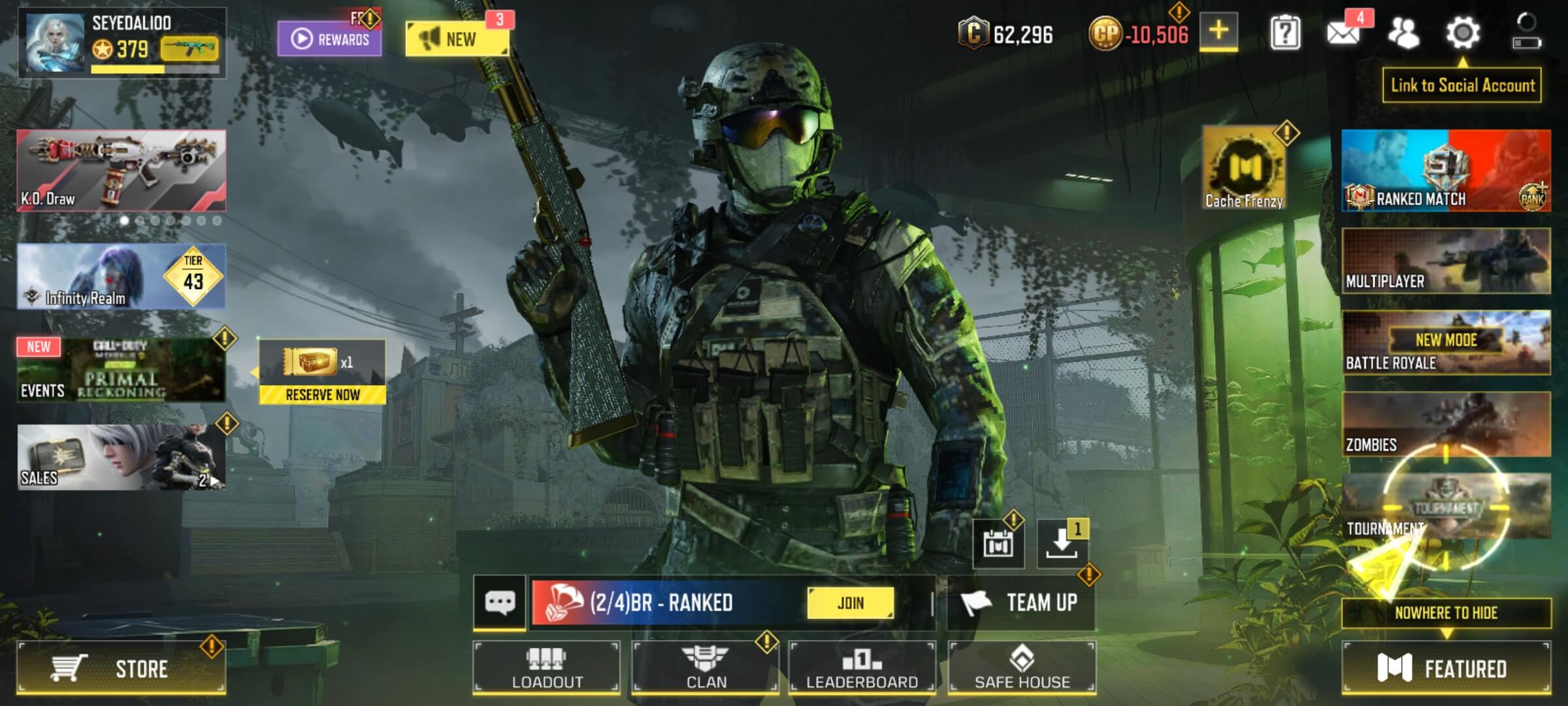Open the Store menu
Image resolution: width=1568 pixels, height=706 pixels.
coord(121,668)
